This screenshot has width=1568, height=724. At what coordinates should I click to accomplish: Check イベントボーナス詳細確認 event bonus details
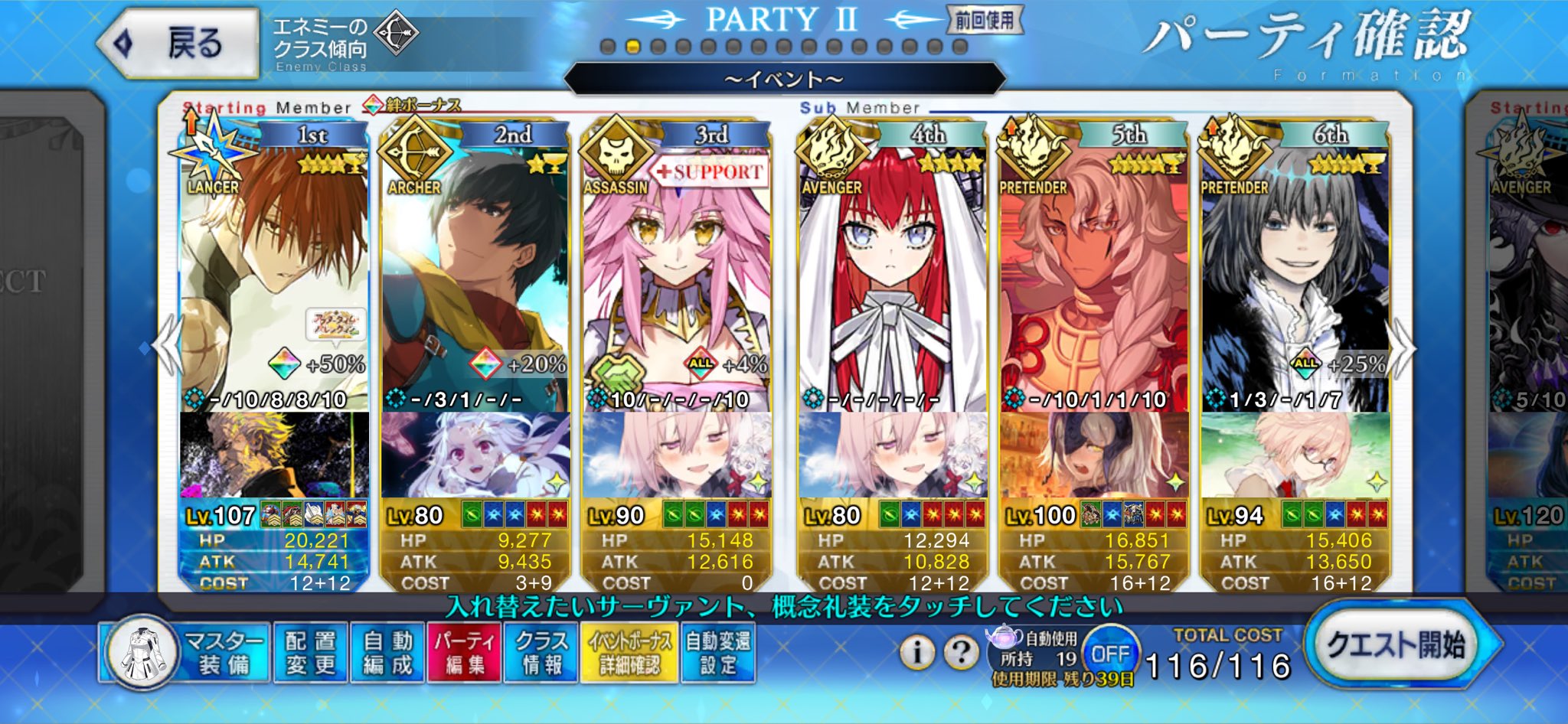pos(629,652)
